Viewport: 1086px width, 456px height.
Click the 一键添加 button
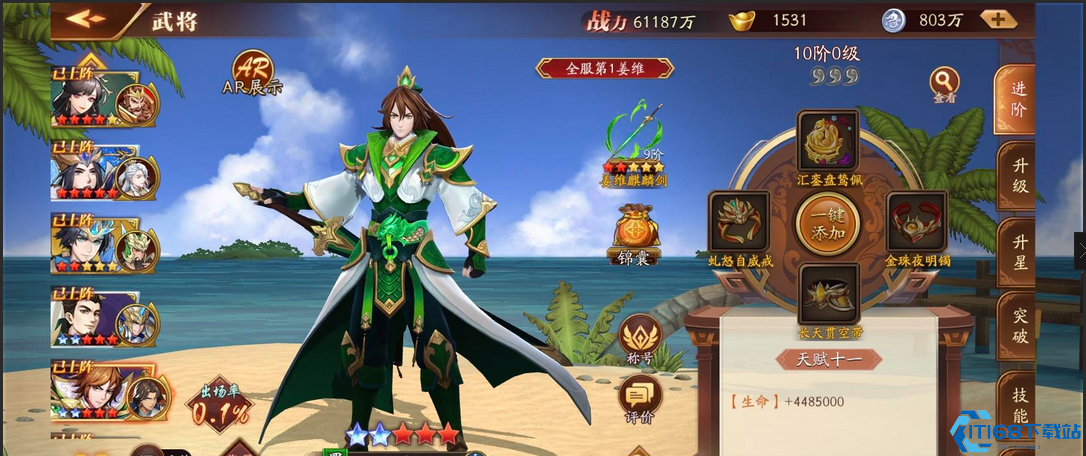pos(827,222)
